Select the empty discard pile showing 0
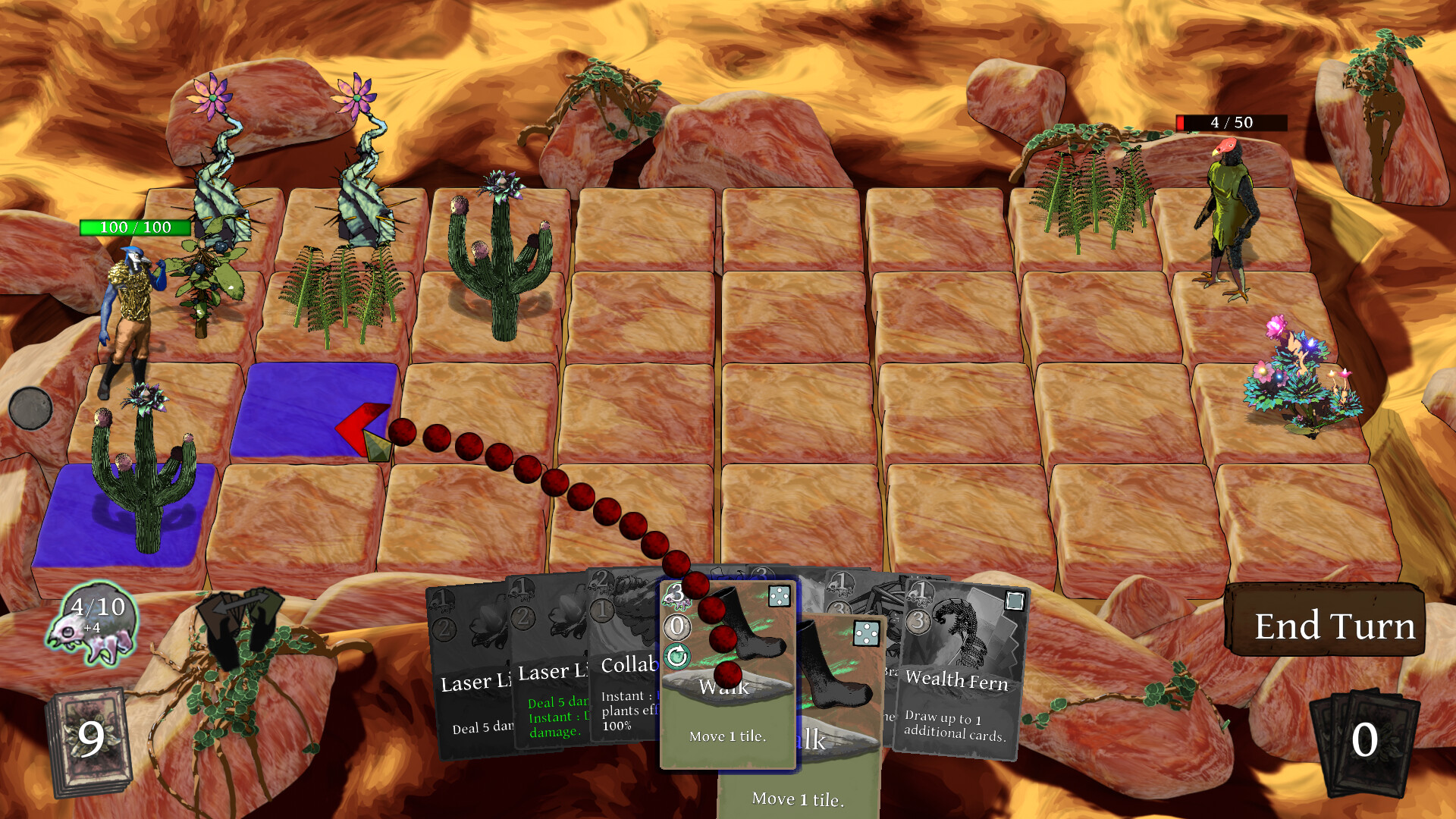The image size is (1456, 819). coord(1365,739)
